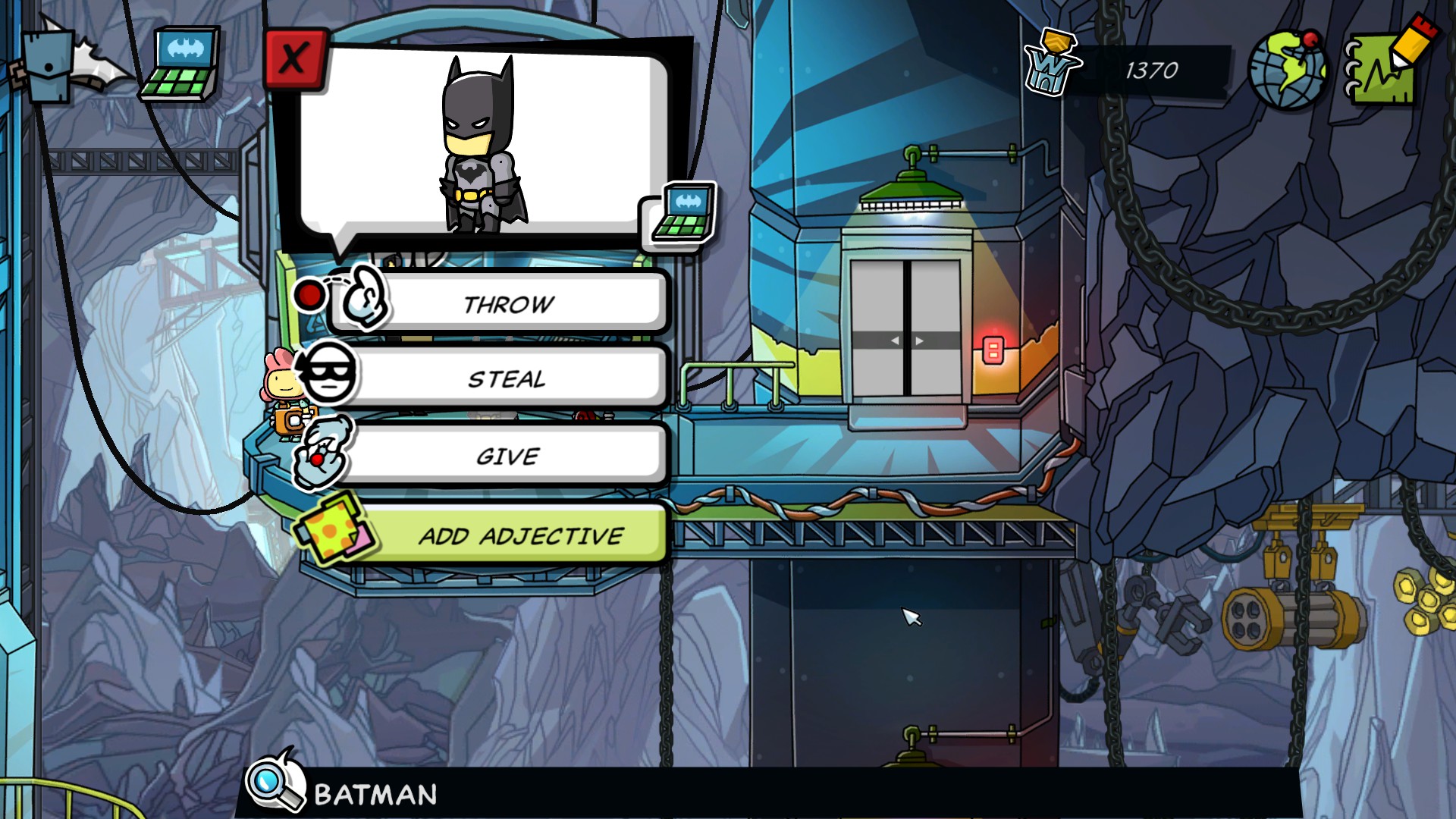Open Add Adjective
This screenshot has width=1456, height=819.
(x=520, y=535)
